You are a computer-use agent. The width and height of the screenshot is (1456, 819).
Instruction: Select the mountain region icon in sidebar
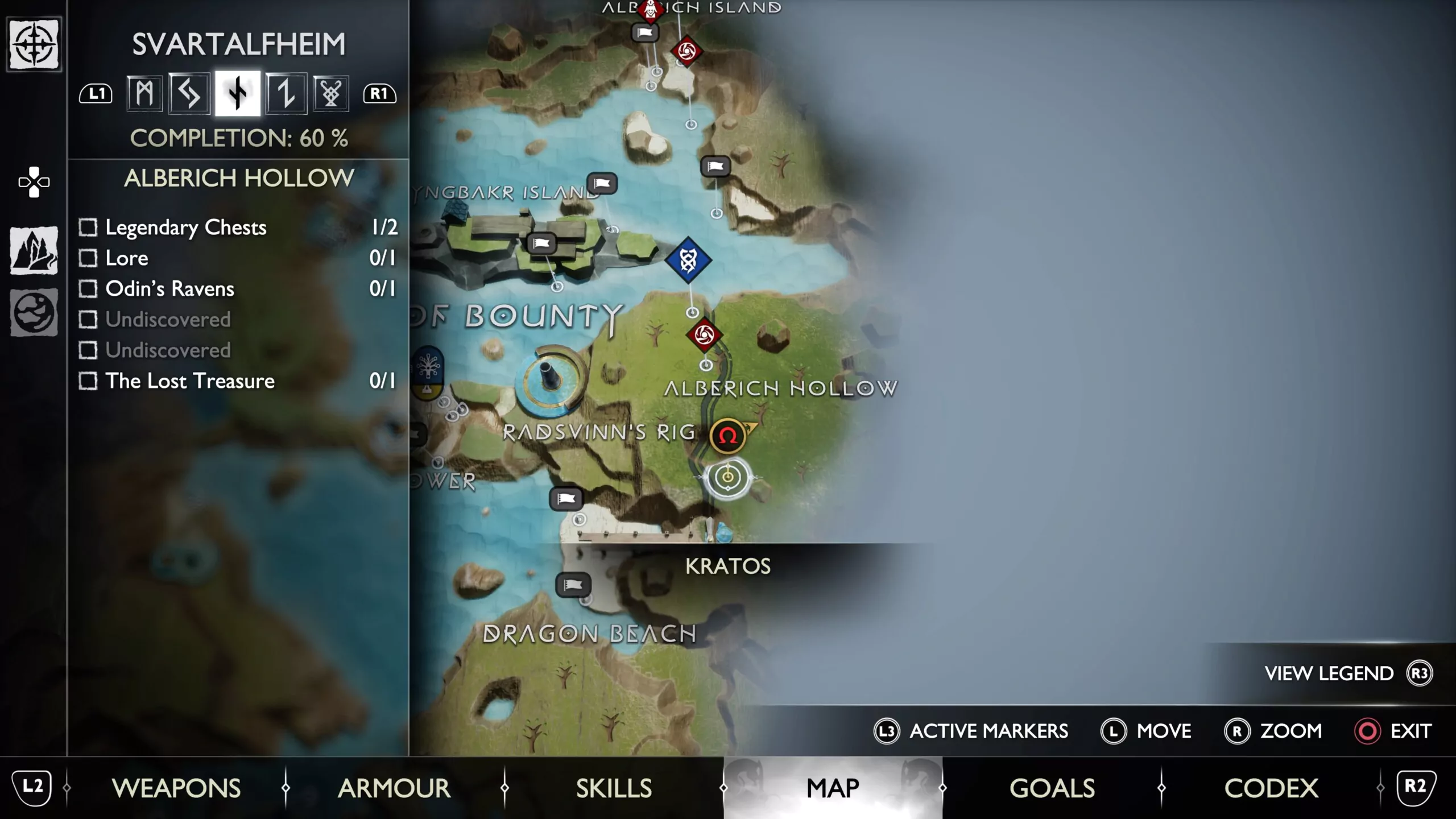[x=34, y=250]
